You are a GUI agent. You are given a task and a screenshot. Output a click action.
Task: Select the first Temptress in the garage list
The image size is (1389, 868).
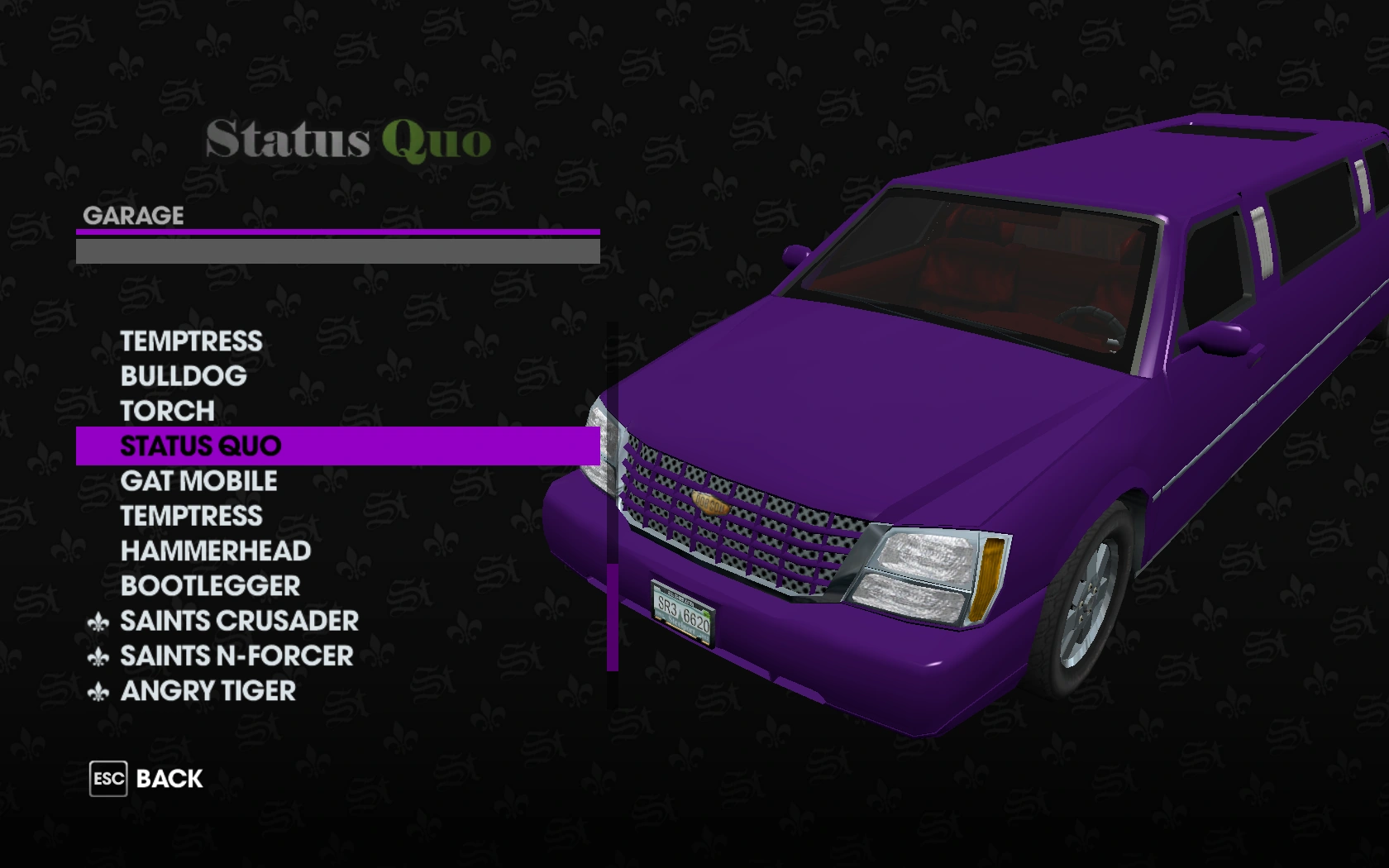(x=191, y=341)
